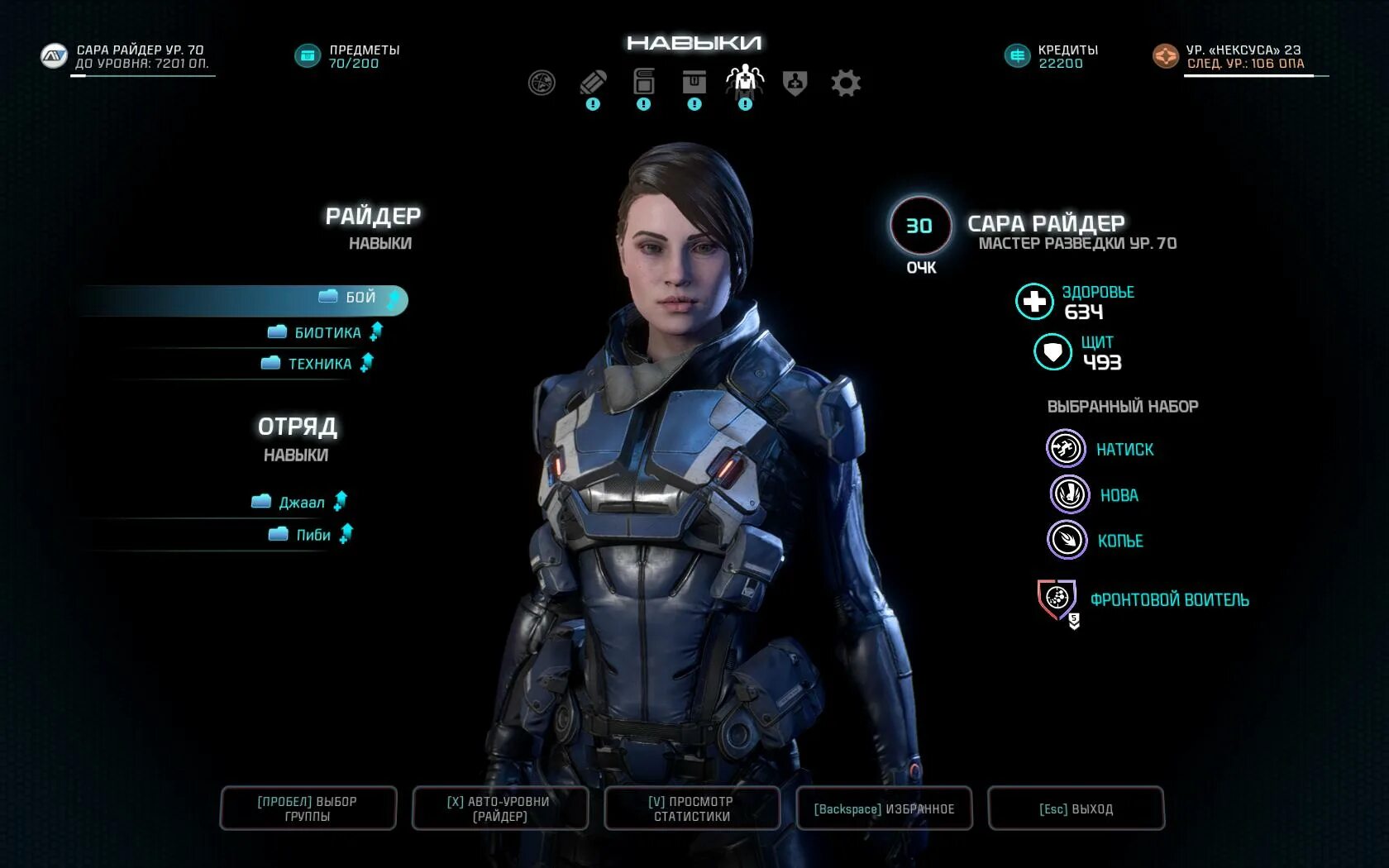The image size is (1389, 868).
Task: Click the ВЫБОР ГРУППЫ button
Action: [308, 808]
